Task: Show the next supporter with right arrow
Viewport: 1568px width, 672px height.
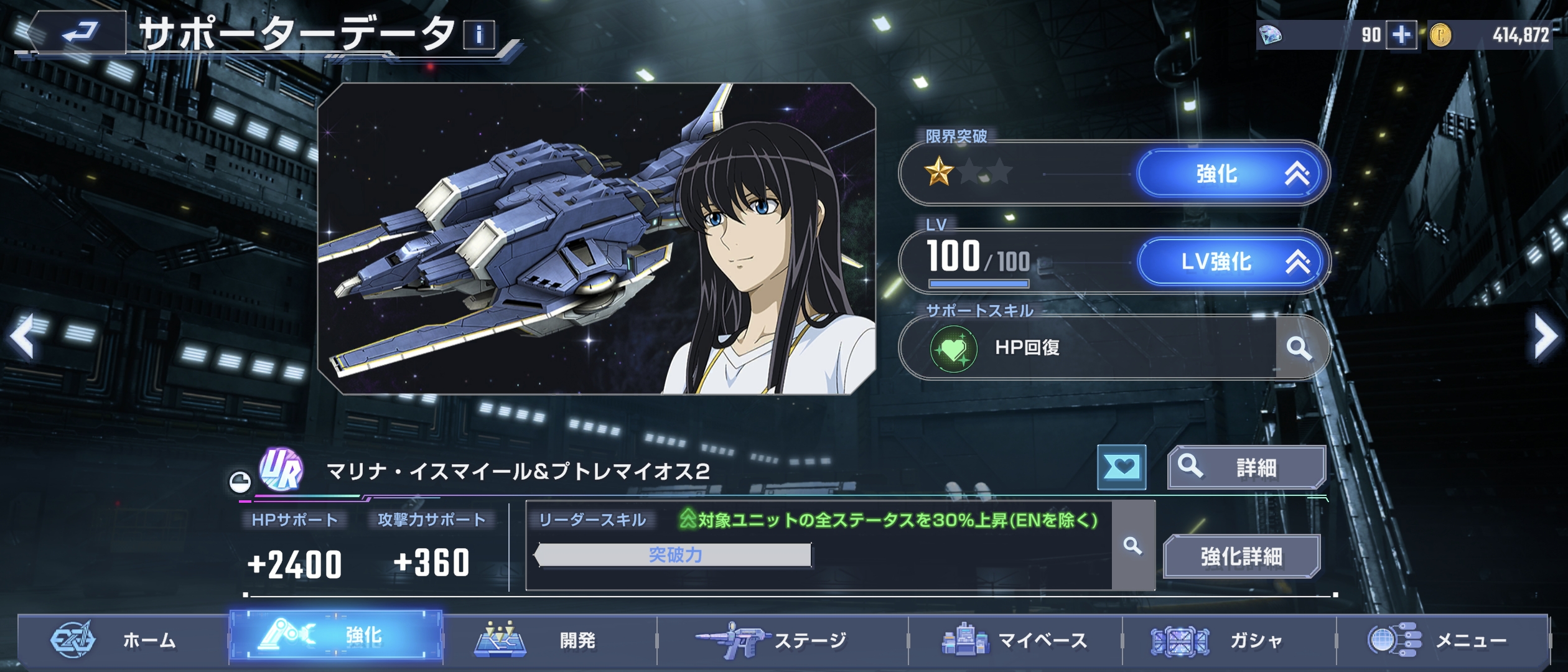Action: click(x=1546, y=337)
